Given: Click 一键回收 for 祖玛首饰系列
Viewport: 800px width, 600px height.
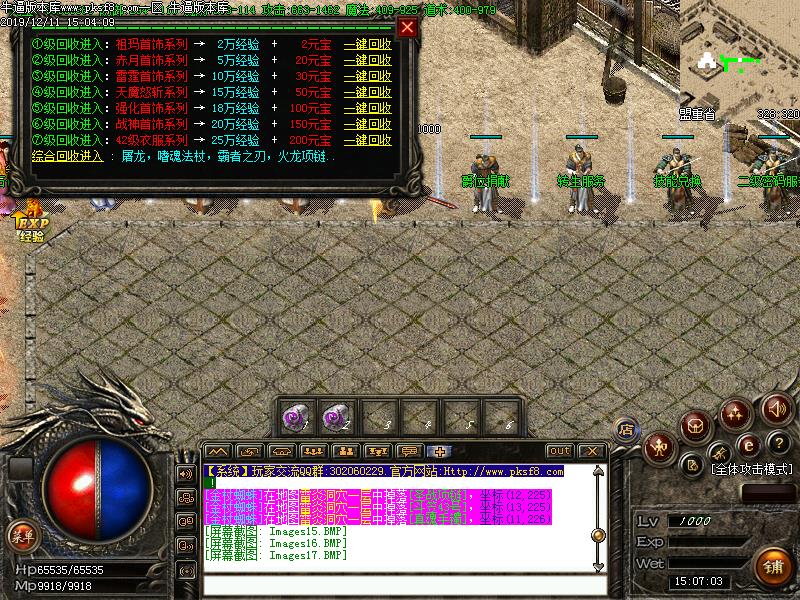Looking at the screenshot, I should point(367,46).
